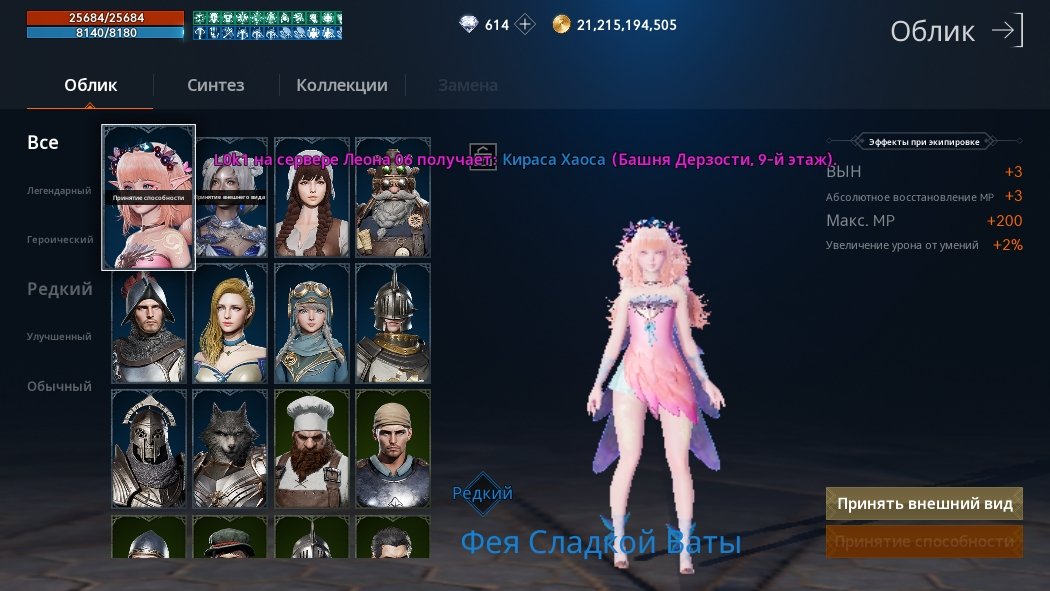Click Принять внешний вид button
This screenshot has width=1050, height=591.
tap(925, 504)
